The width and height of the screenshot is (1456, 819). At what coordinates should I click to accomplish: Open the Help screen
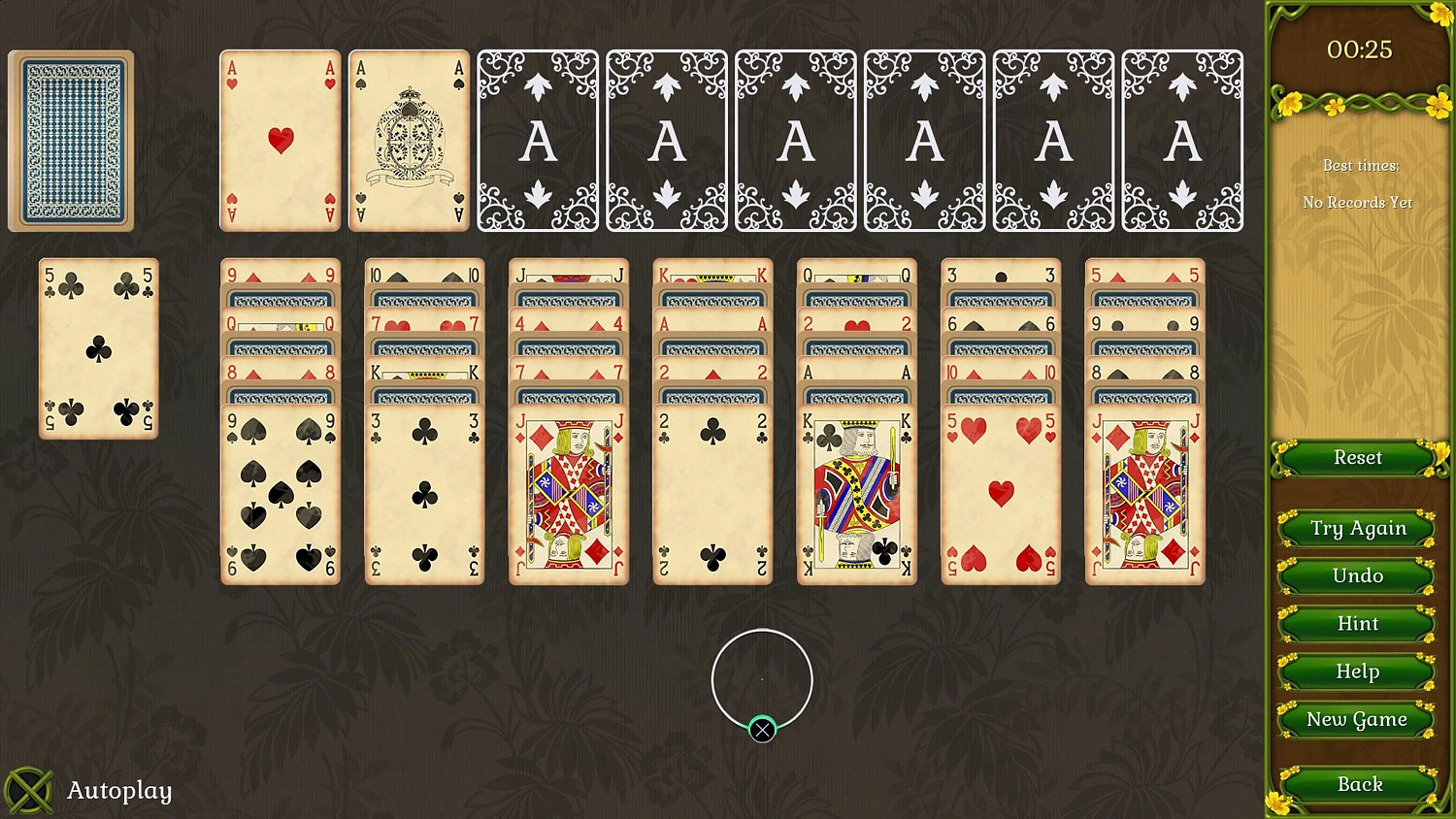1356,672
